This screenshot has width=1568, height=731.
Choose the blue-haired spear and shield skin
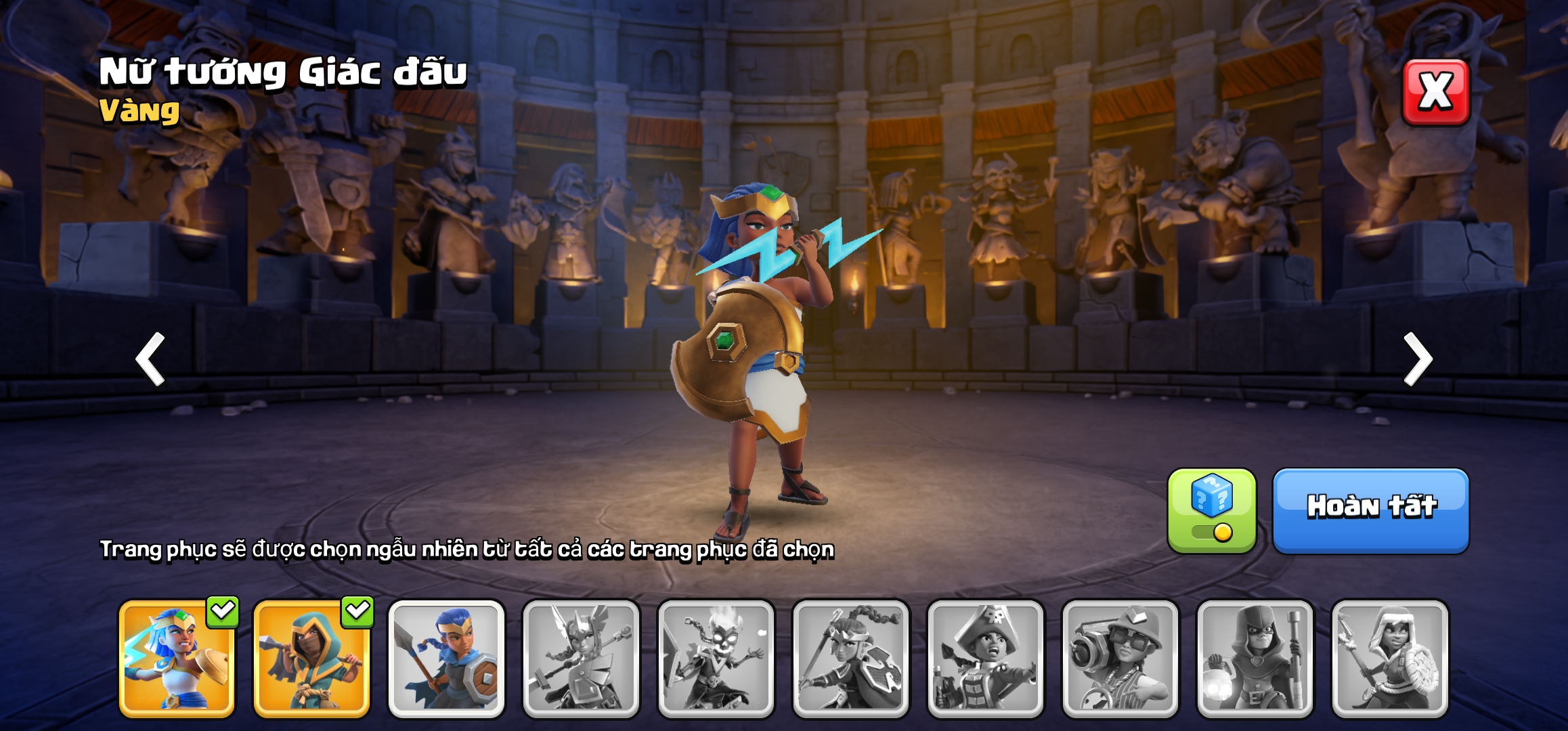(x=446, y=659)
